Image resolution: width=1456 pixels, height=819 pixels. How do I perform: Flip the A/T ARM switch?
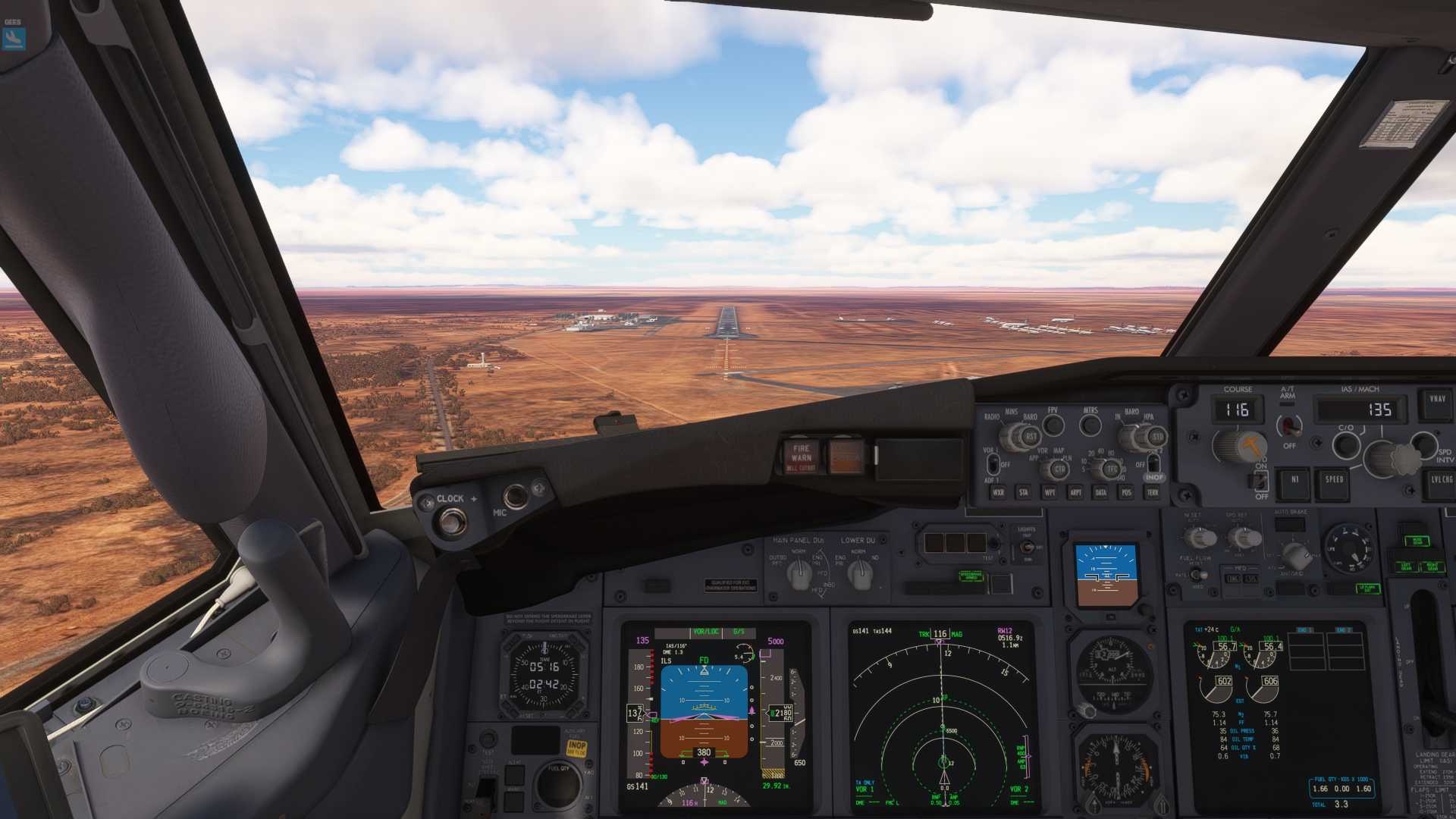pos(1288,425)
